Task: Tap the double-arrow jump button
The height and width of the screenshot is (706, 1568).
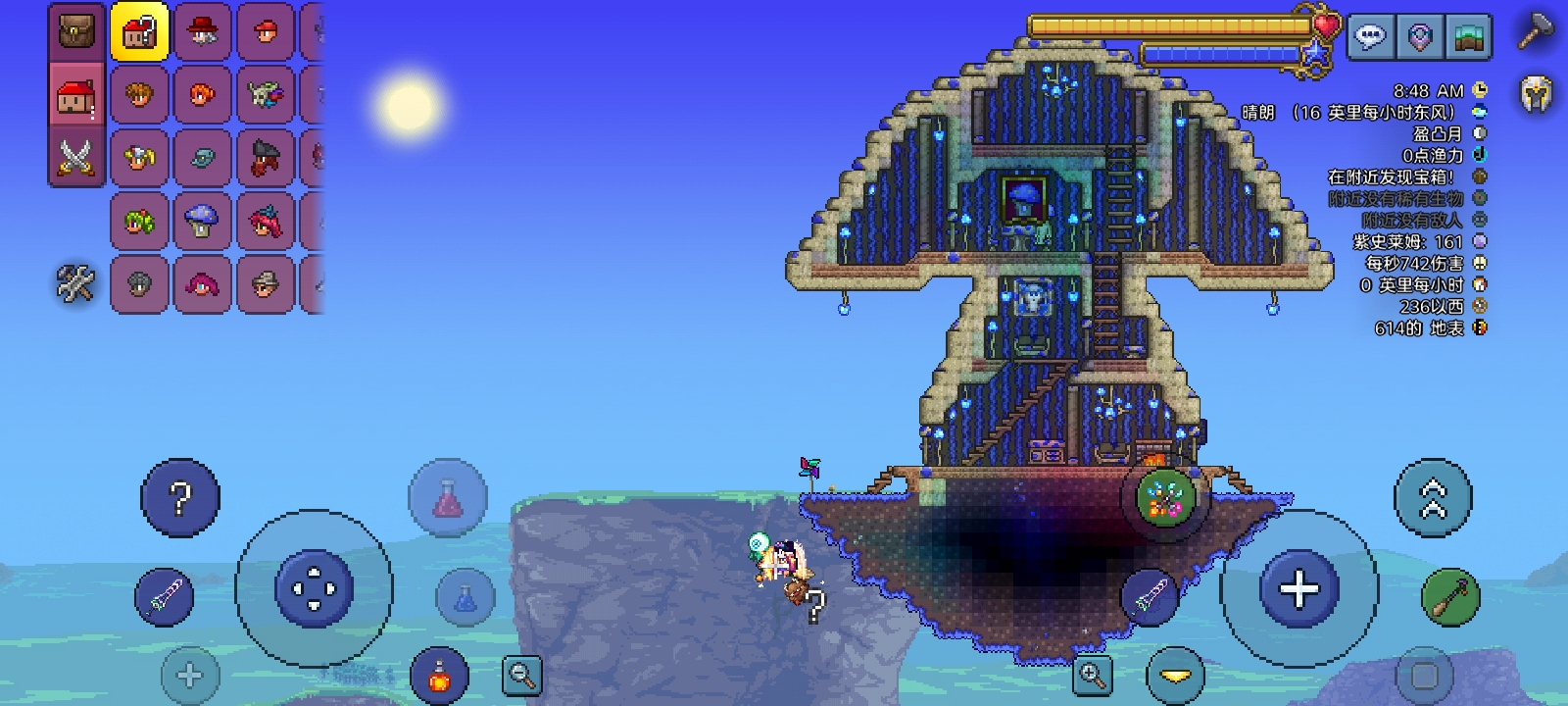Action: (1433, 498)
